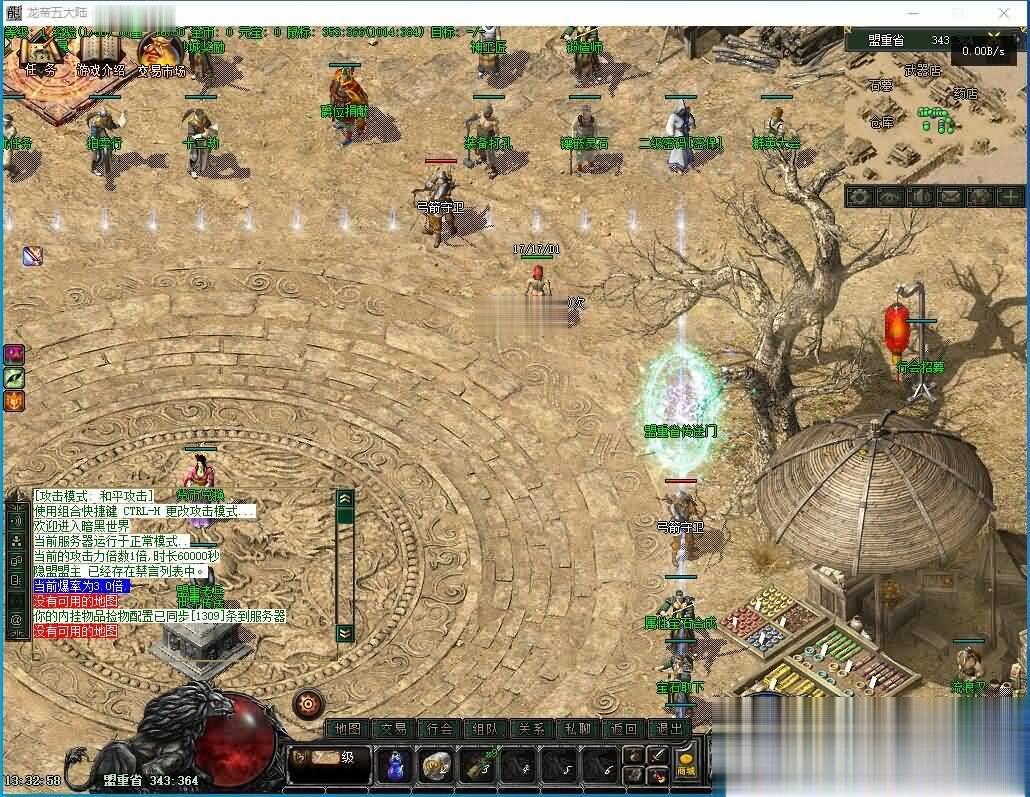Use the blue potion in hotbar
1030x797 pixels.
pyautogui.click(x=395, y=766)
